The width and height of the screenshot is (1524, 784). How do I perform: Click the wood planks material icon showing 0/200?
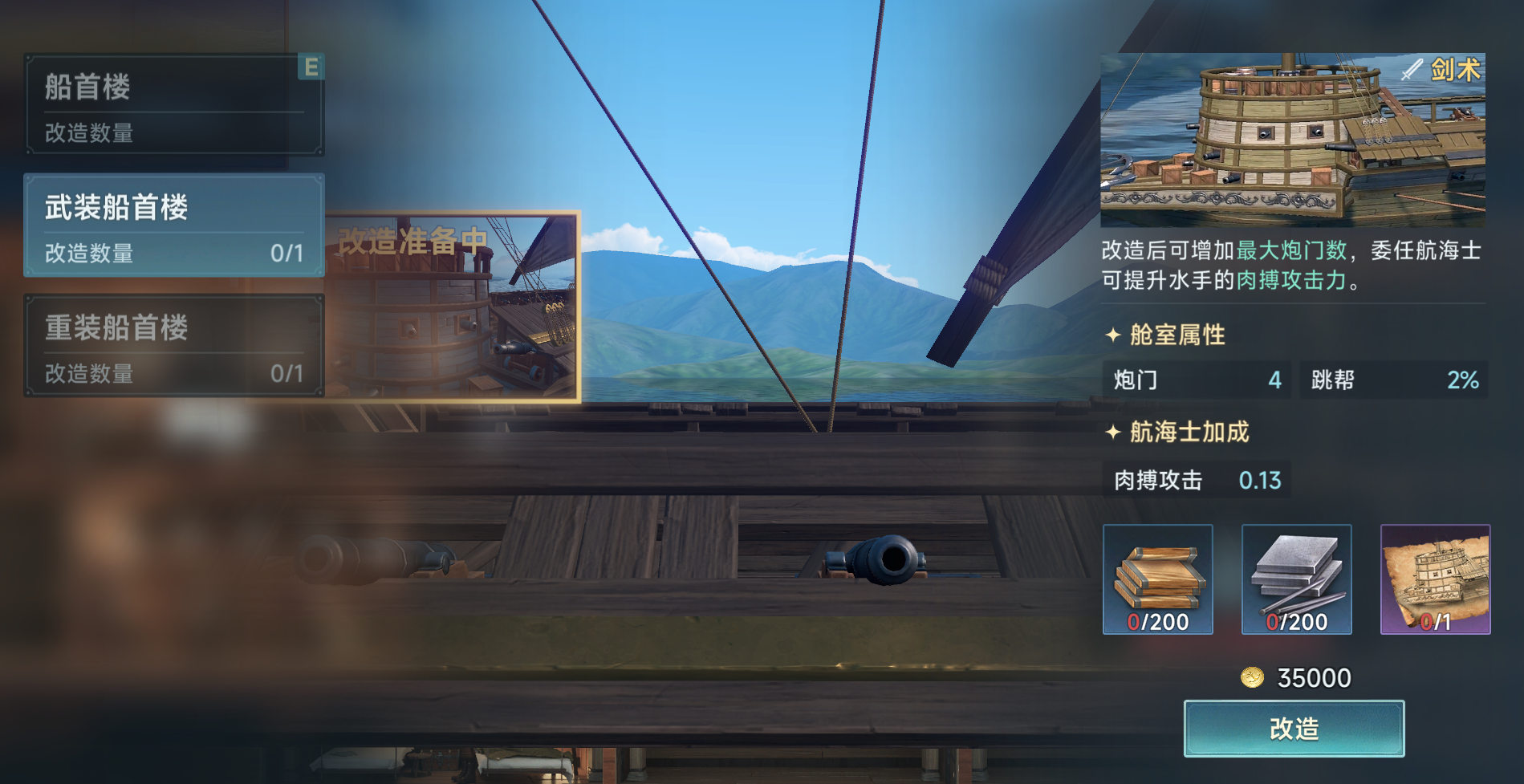click(1158, 579)
